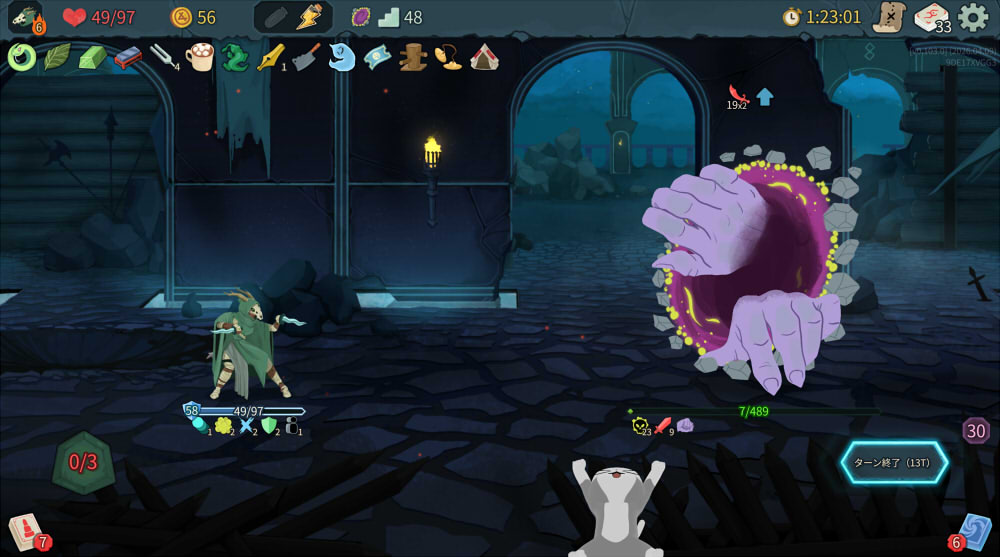Inspect the blue ghost relic
This screenshot has width=1000, height=557.
(x=341, y=57)
